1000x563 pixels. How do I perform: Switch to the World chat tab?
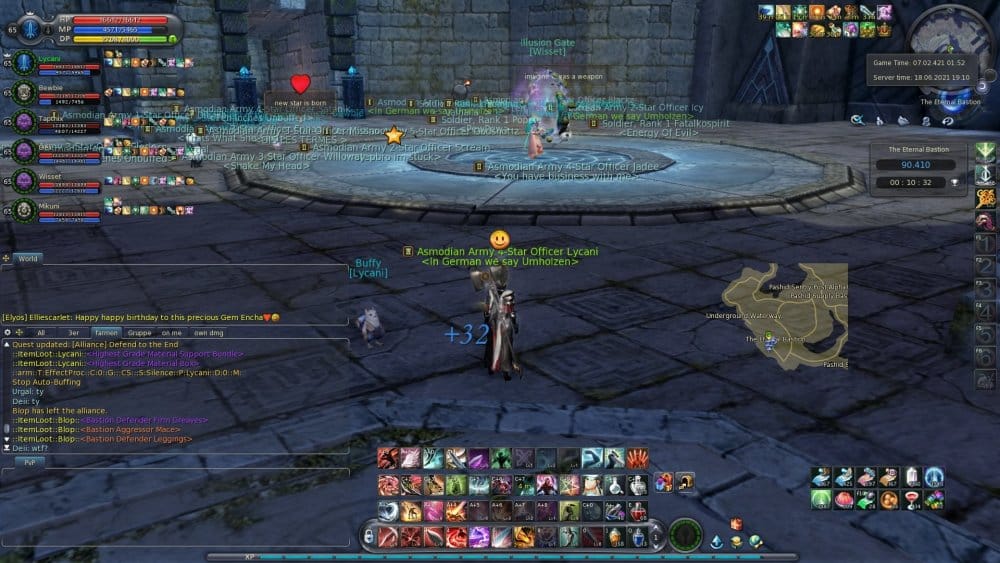coord(27,258)
